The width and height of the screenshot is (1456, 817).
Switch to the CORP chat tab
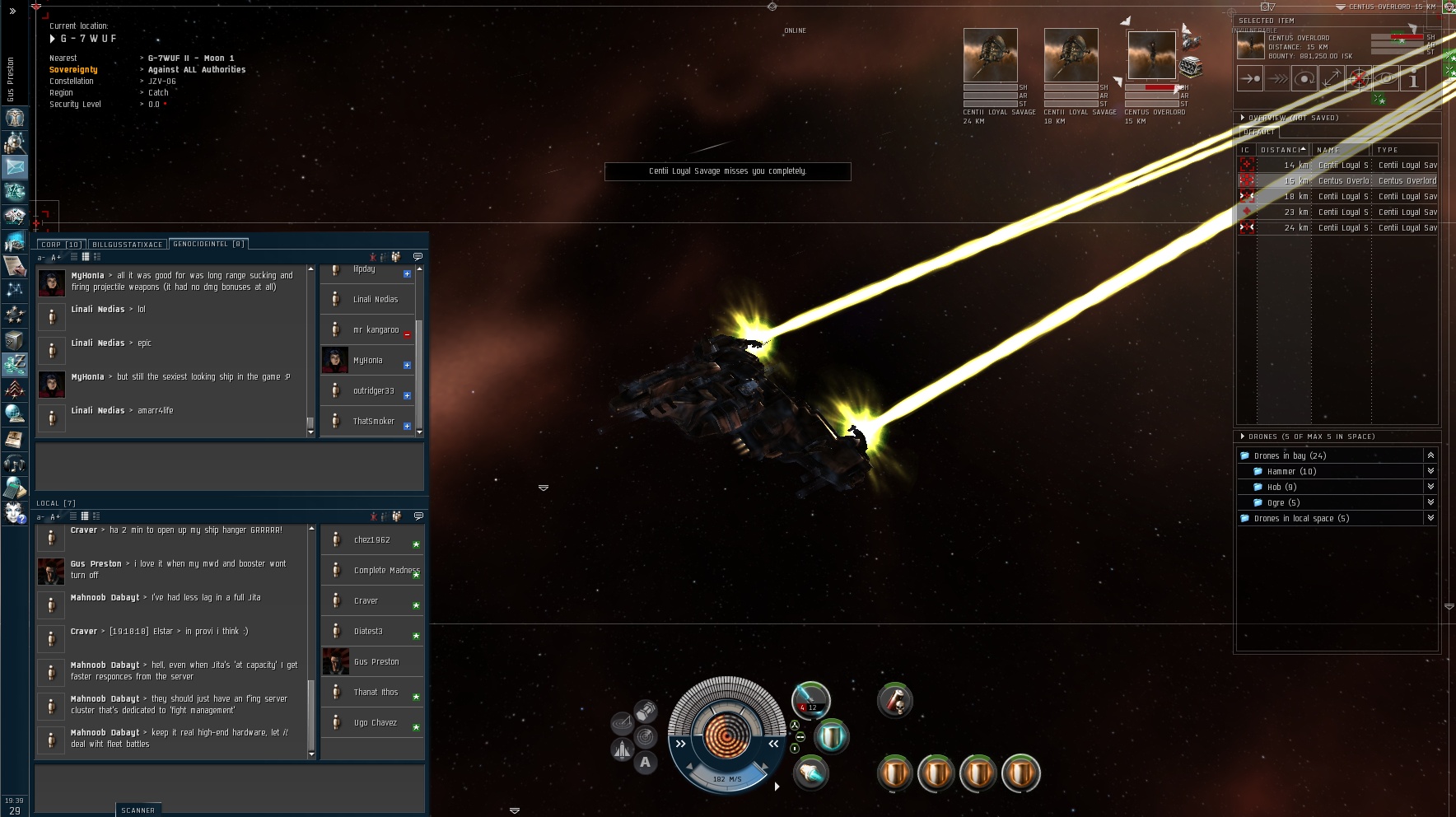(x=60, y=245)
